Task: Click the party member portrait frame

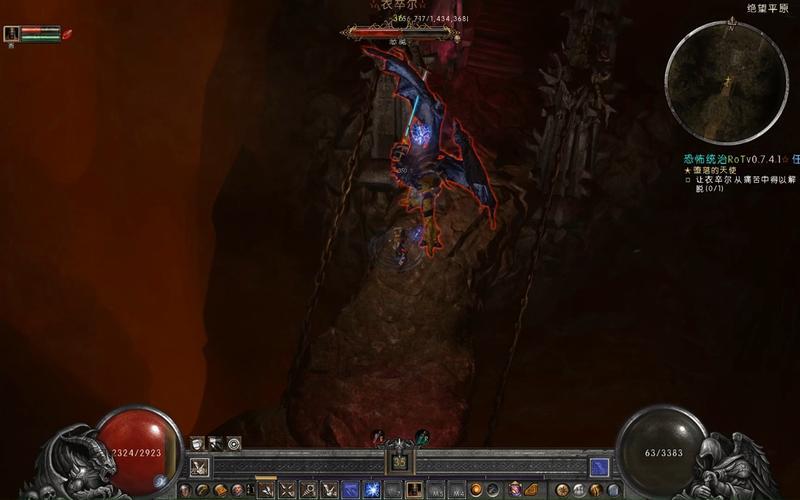Action: [11, 33]
